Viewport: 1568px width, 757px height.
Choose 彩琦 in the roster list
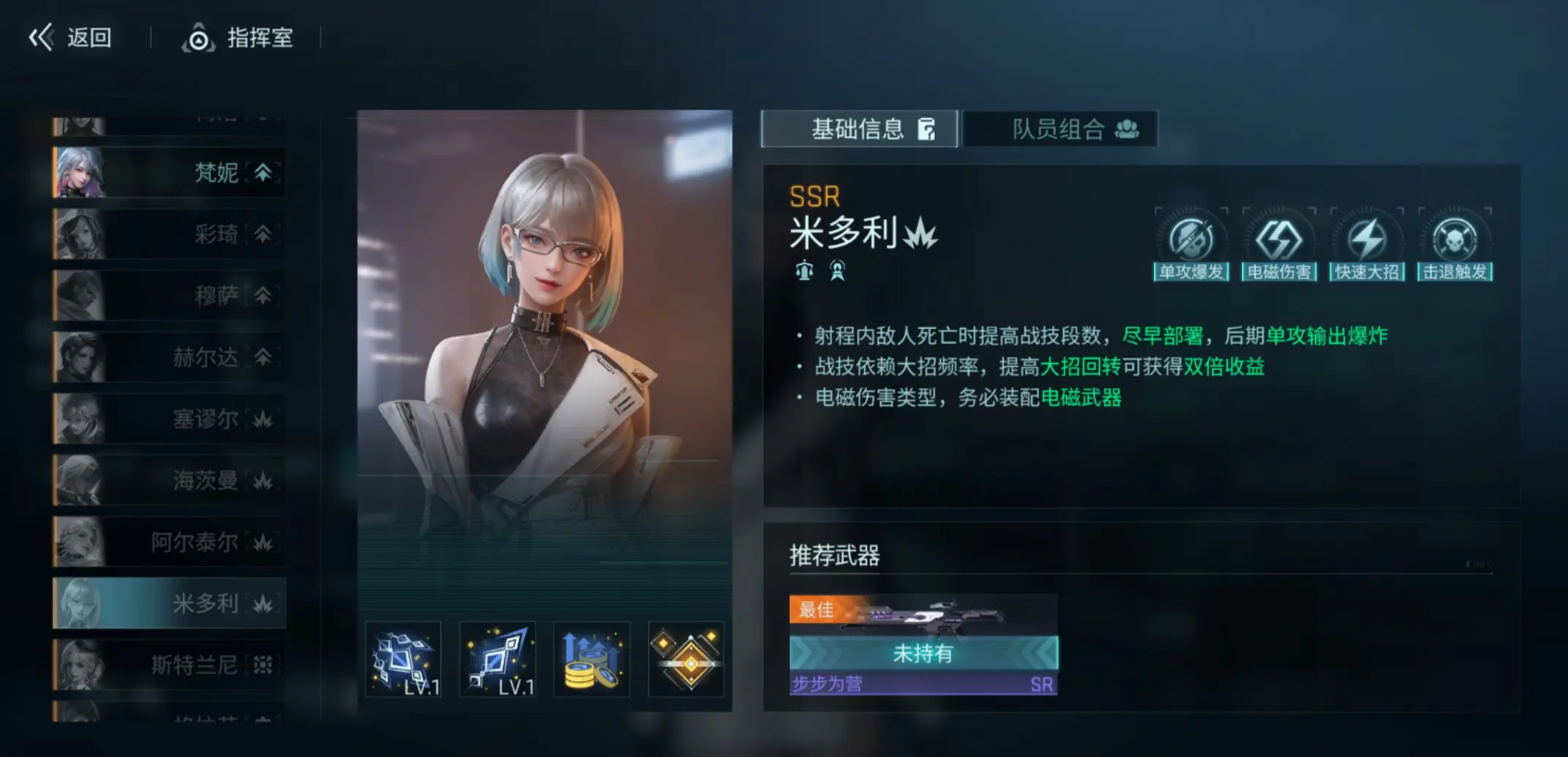169,233
